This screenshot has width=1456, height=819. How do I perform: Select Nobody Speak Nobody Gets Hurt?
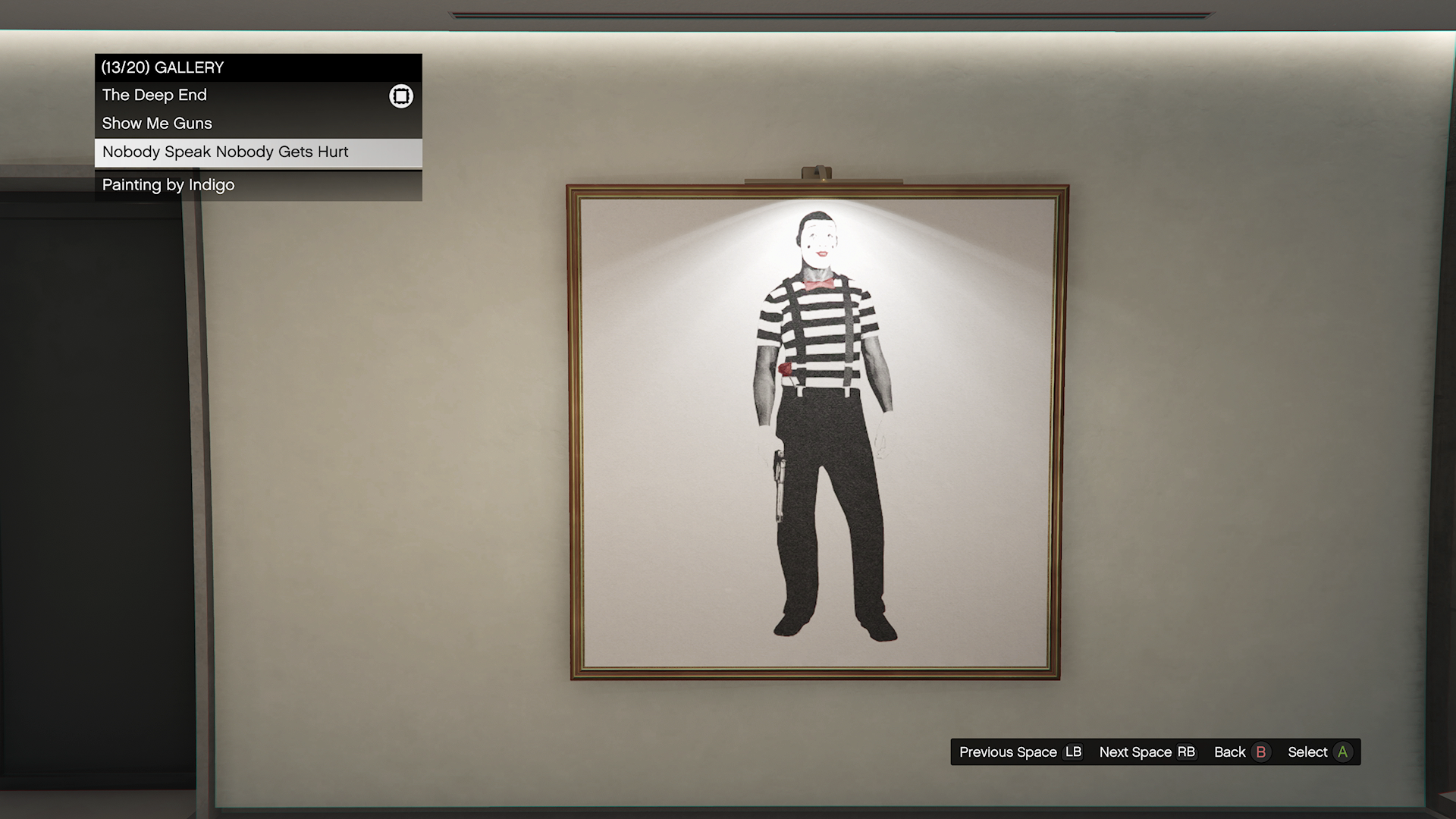coord(226,152)
